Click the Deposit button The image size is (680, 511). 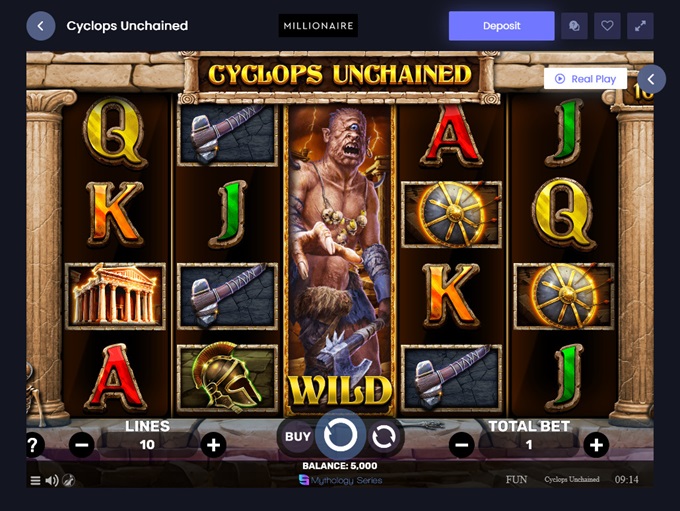click(501, 26)
